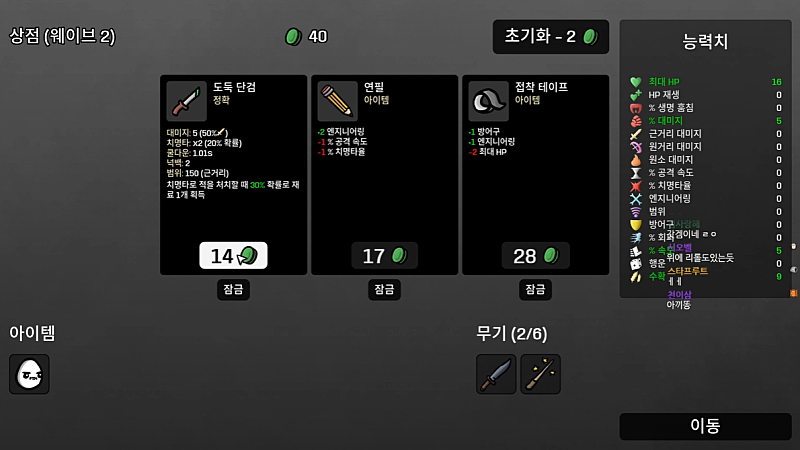Inspect the white face item under 아이템

(x=29, y=374)
